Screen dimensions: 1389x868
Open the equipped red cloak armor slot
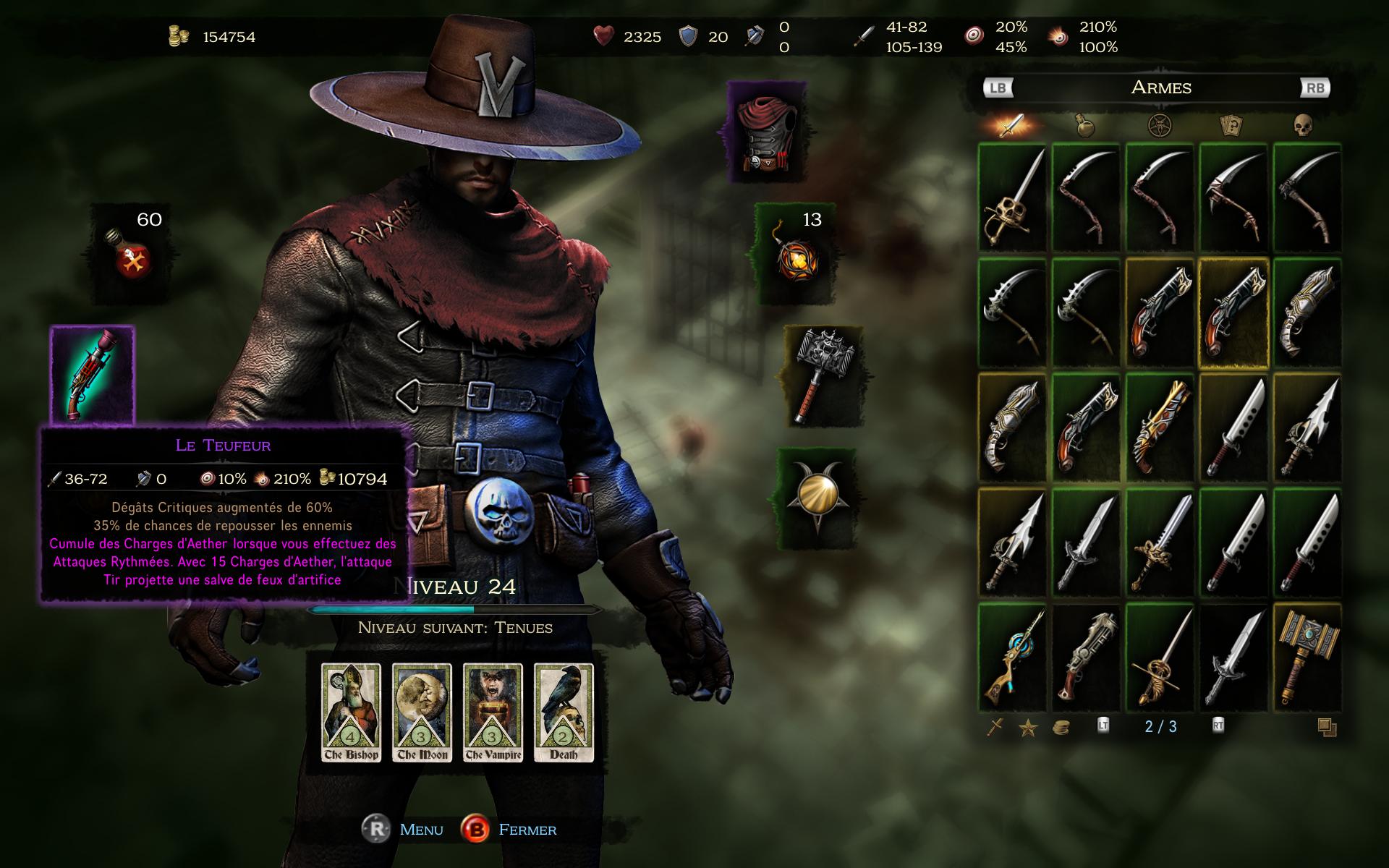pyautogui.click(x=766, y=132)
